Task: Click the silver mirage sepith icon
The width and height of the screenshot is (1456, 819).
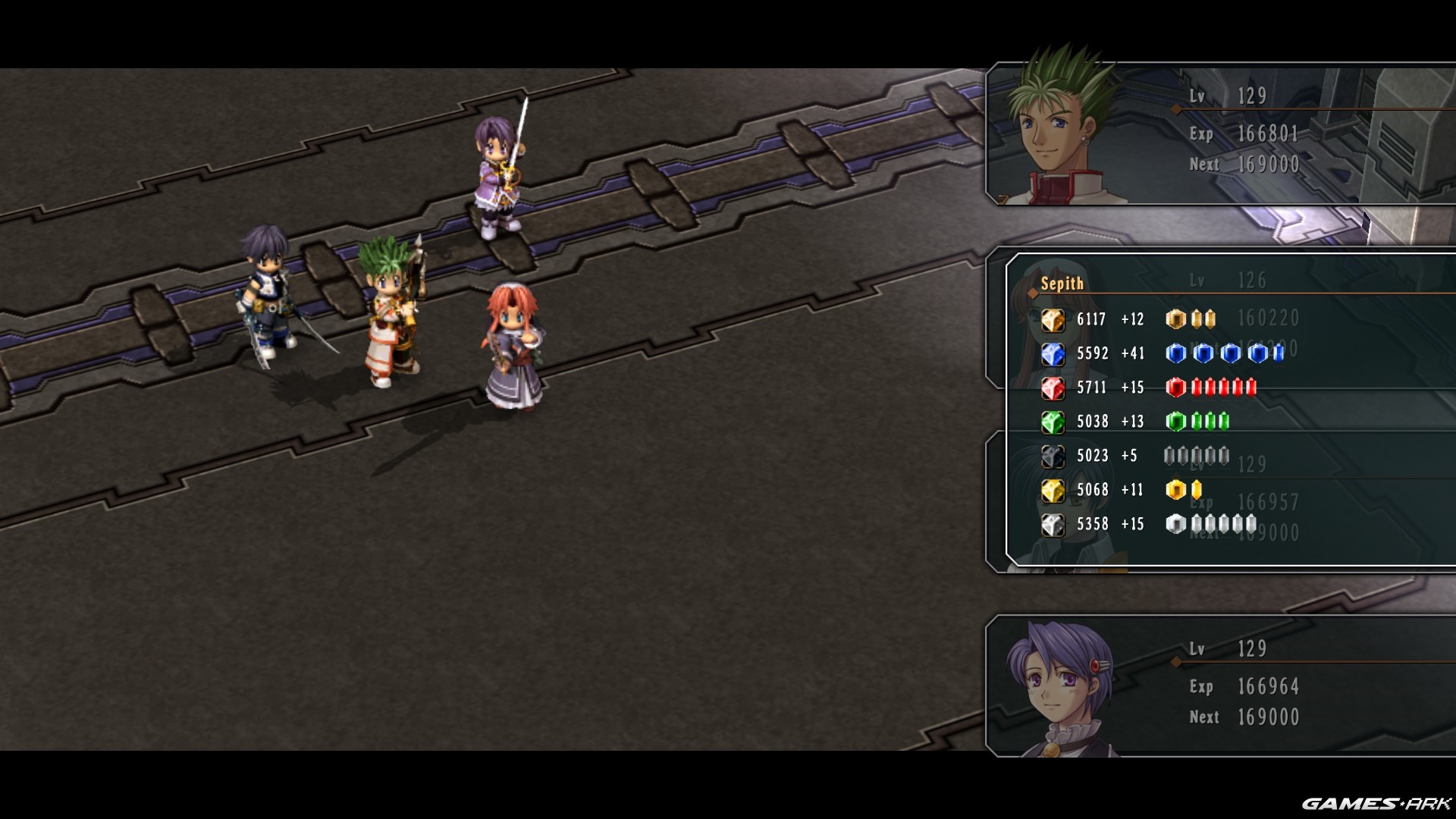Action: (1053, 525)
